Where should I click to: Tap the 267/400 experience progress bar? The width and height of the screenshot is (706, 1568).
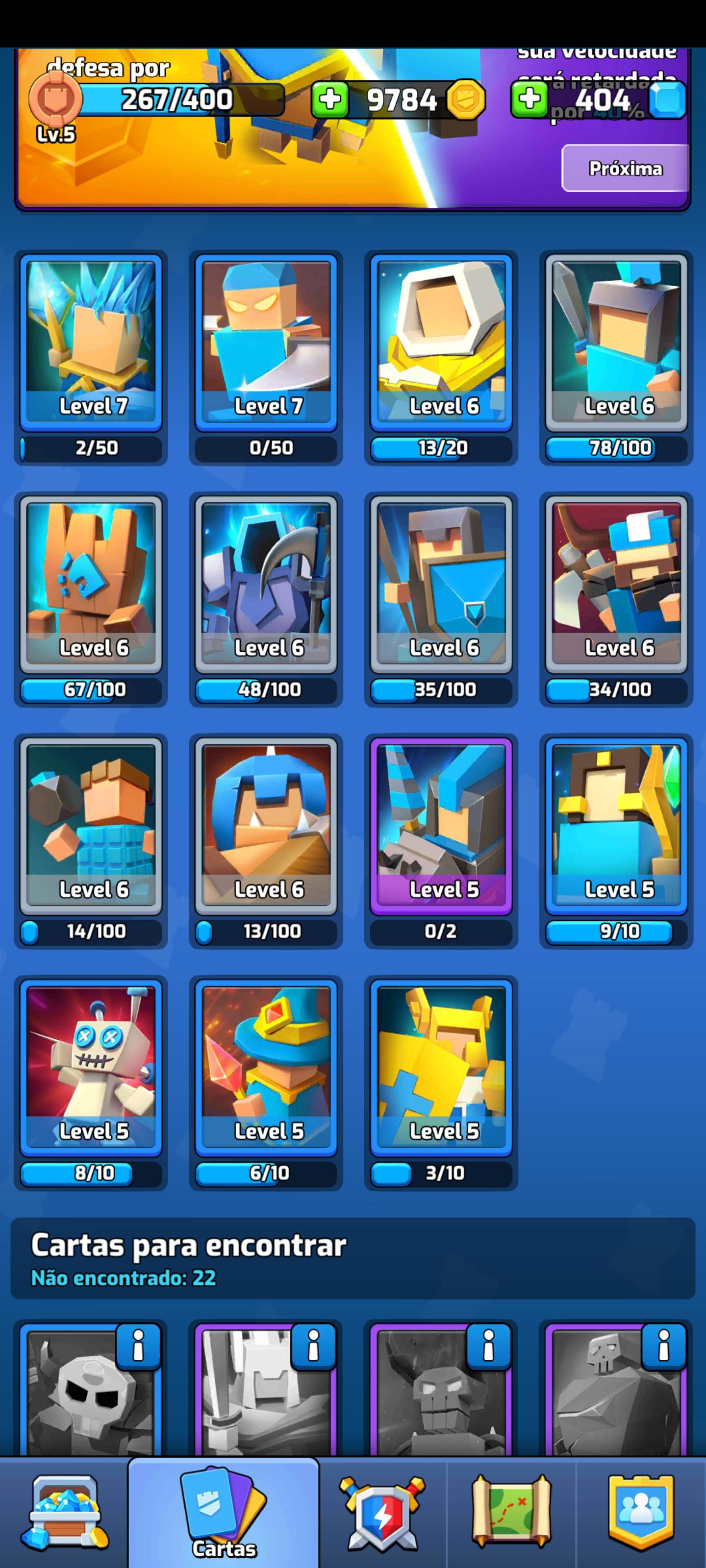[x=176, y=98]
